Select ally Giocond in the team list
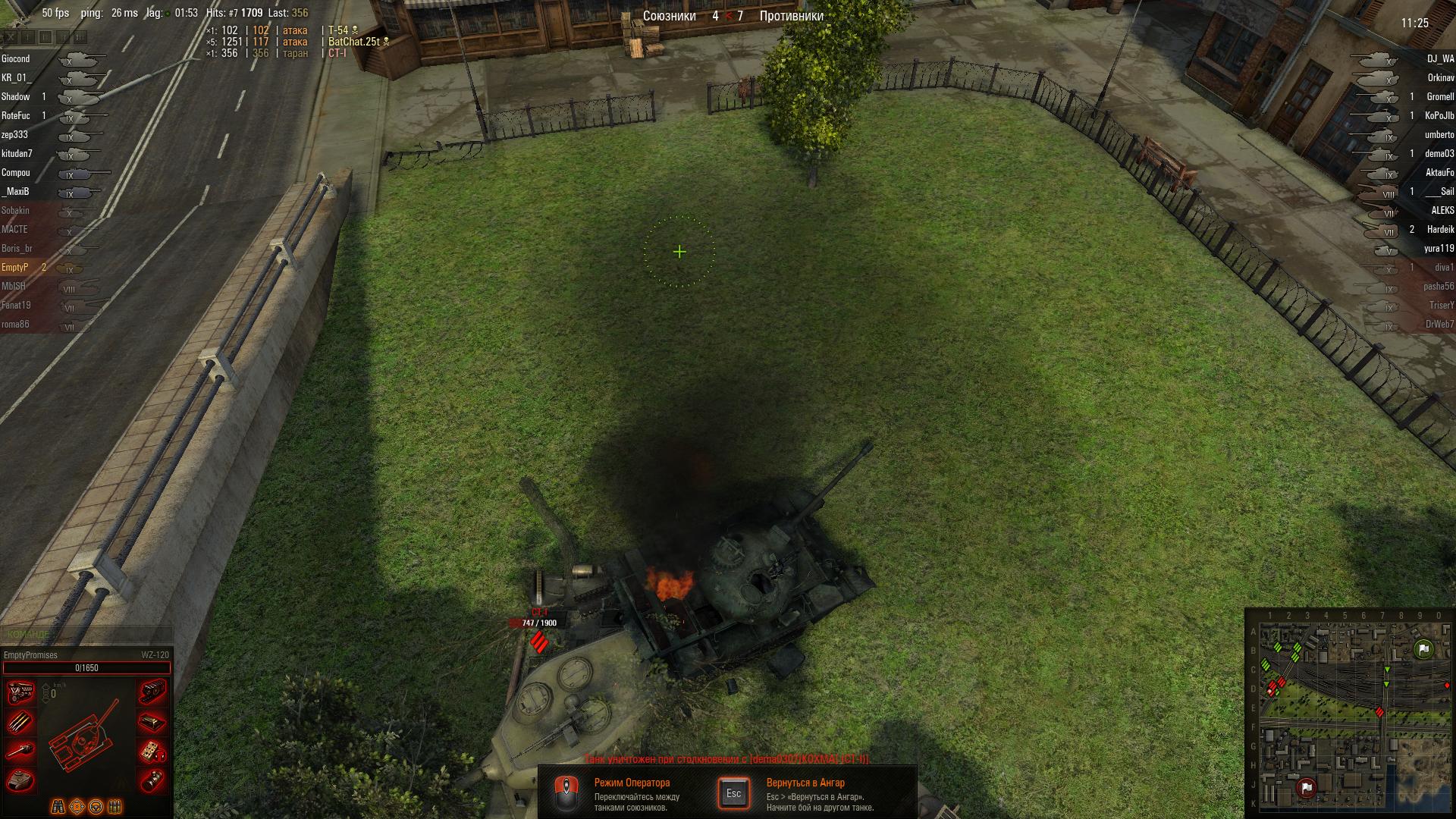Screen dimensions: 1456x819 [x=16, y=59]
